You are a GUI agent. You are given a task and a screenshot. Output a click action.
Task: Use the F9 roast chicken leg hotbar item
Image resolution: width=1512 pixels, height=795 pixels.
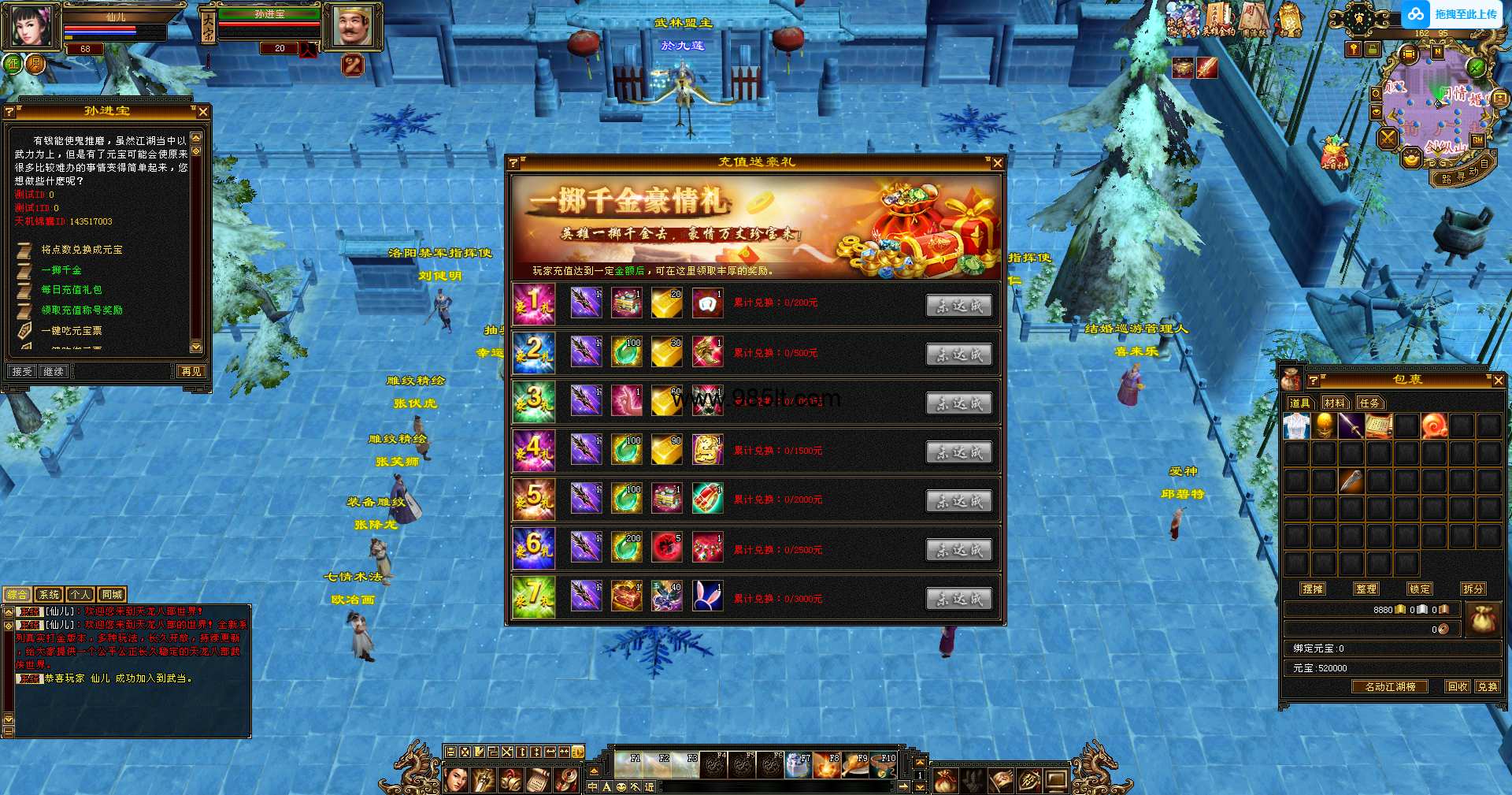coord(856,764)
